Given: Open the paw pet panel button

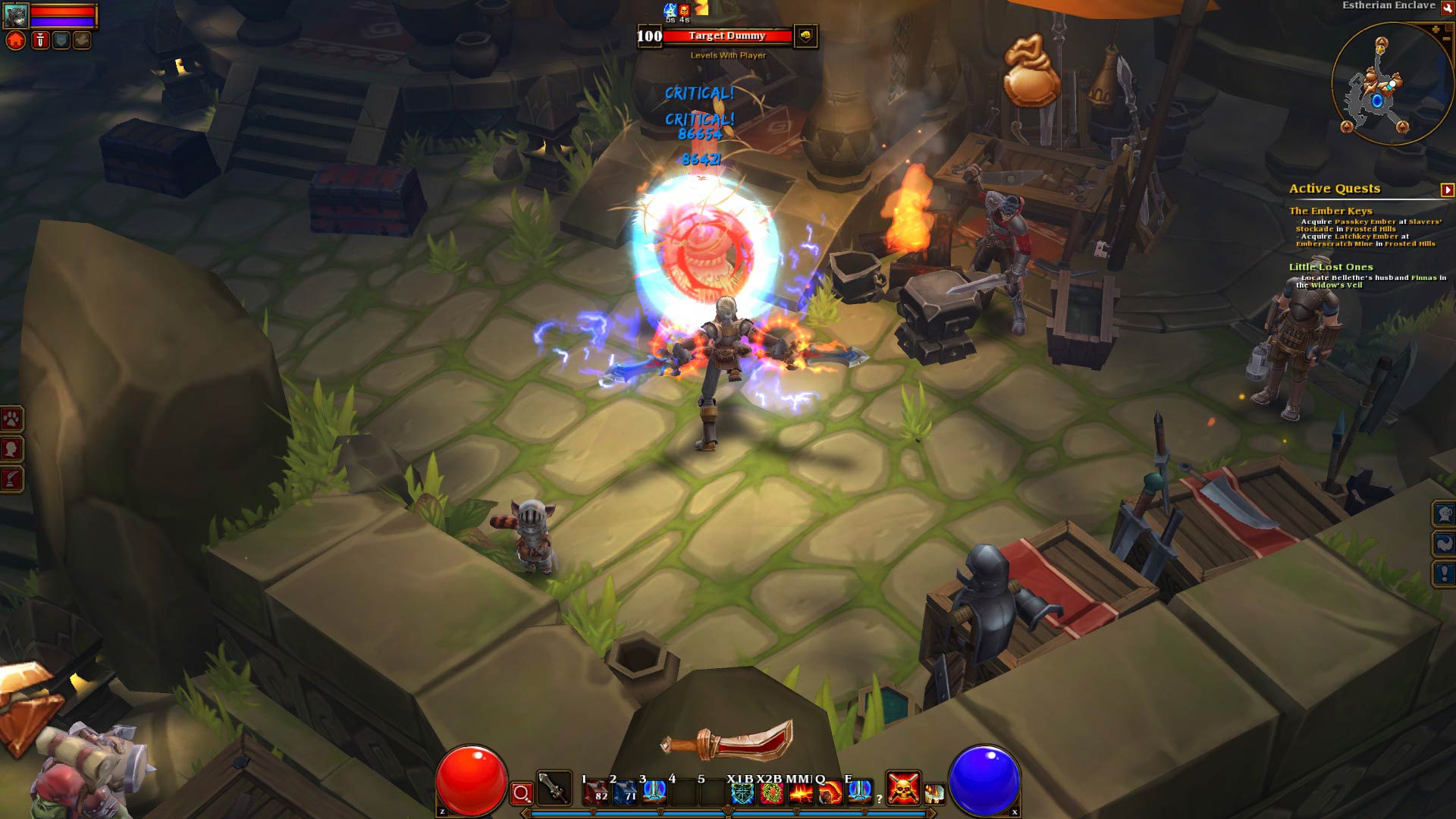Looking at the screenshot, I should (11, 419).
